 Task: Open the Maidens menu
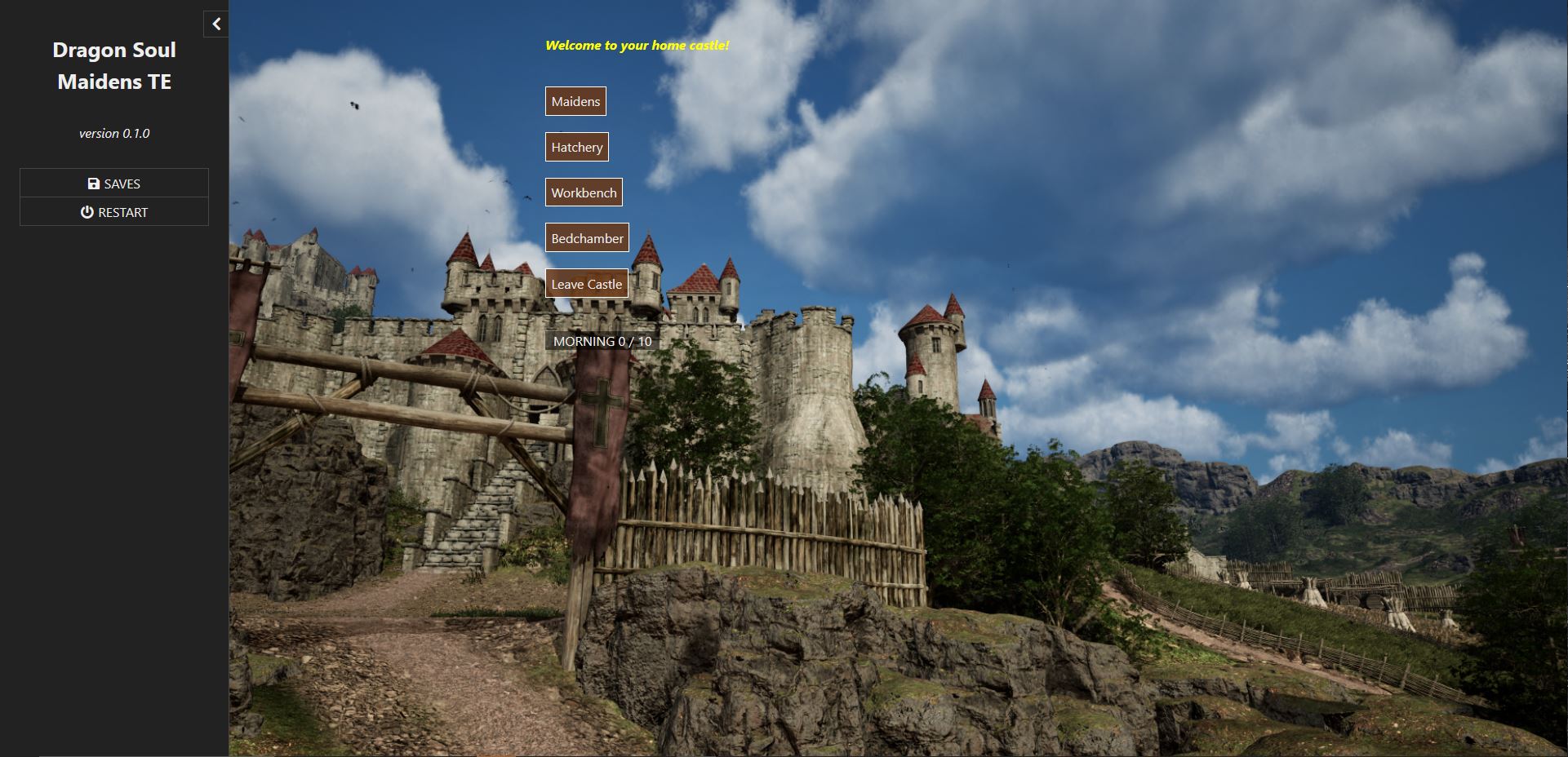[x=575, y=101]
